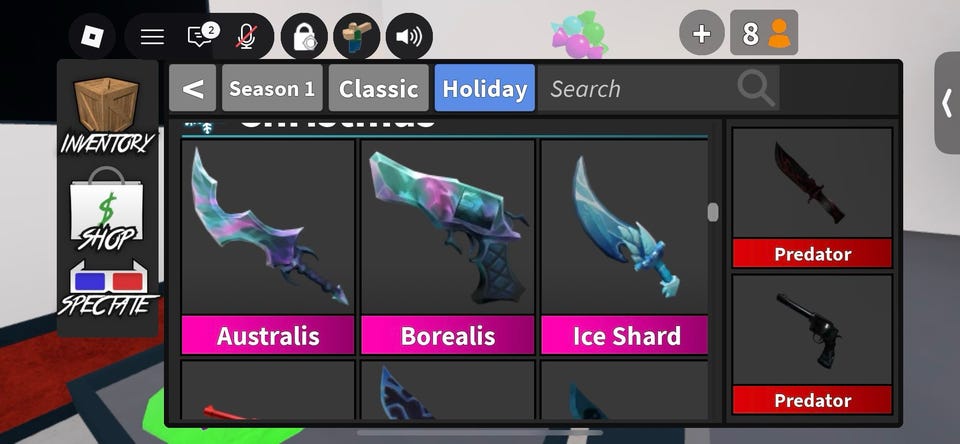
Task: Choose the Borealis gun
Action: (x=448, y=247)
